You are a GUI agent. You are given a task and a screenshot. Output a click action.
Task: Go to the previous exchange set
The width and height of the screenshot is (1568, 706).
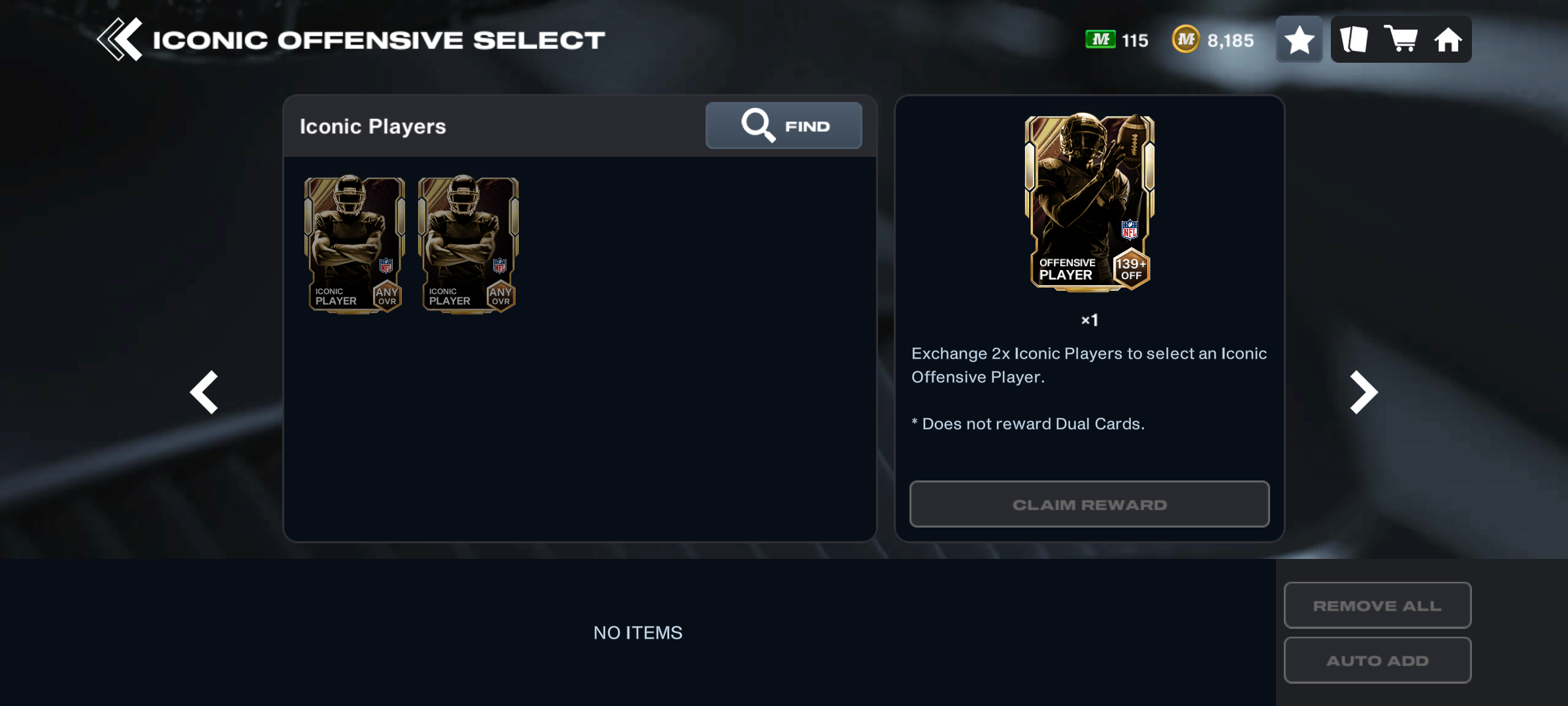pyautogui.click(x=204, y=392)
